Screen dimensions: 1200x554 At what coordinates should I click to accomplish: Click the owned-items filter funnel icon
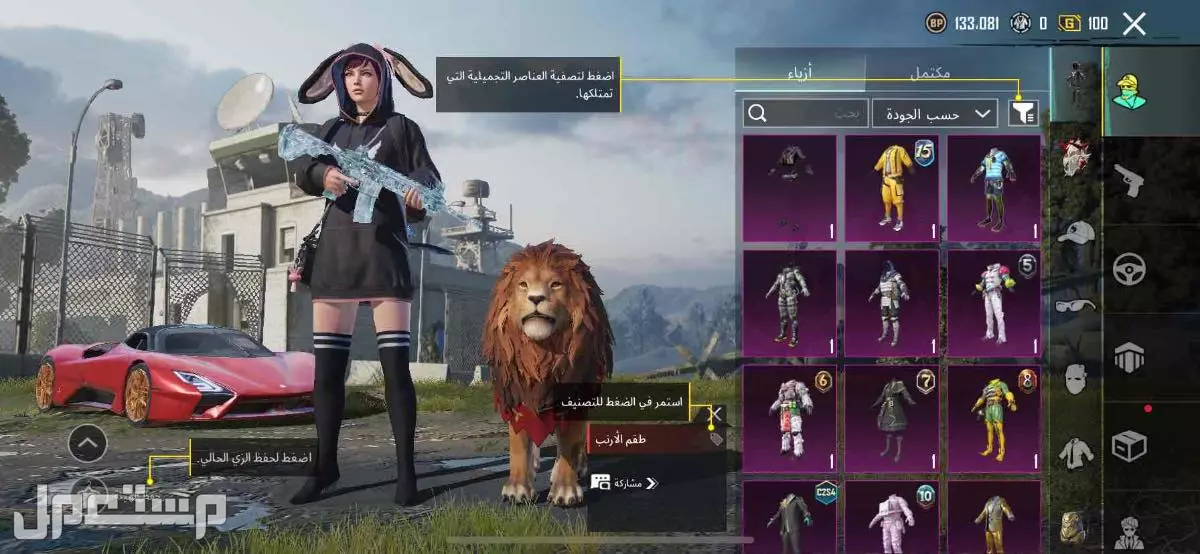1023,113
